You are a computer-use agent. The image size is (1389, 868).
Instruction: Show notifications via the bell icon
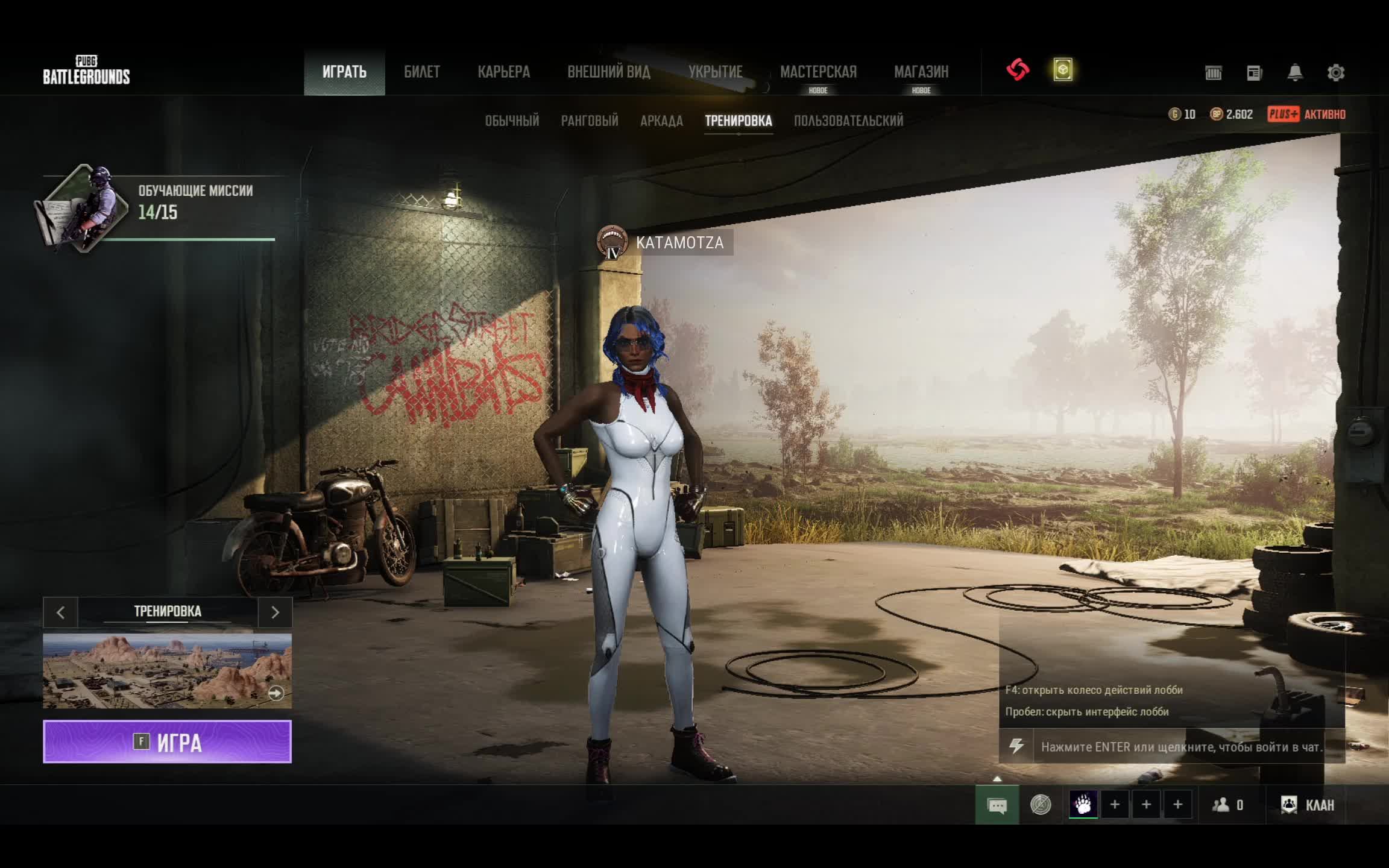[x=1294, y=73]
